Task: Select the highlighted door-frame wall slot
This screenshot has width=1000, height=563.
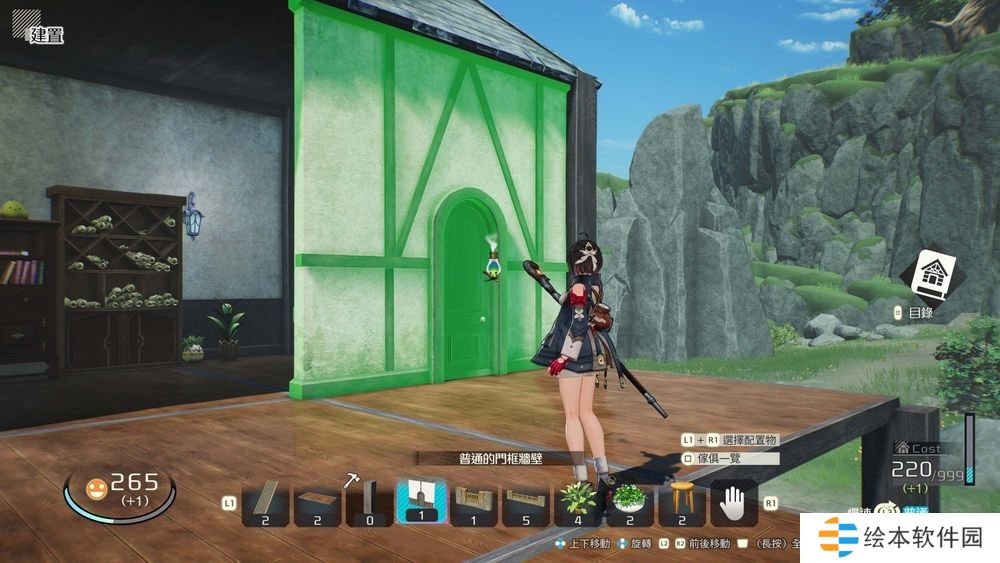Action: point(421,502)
